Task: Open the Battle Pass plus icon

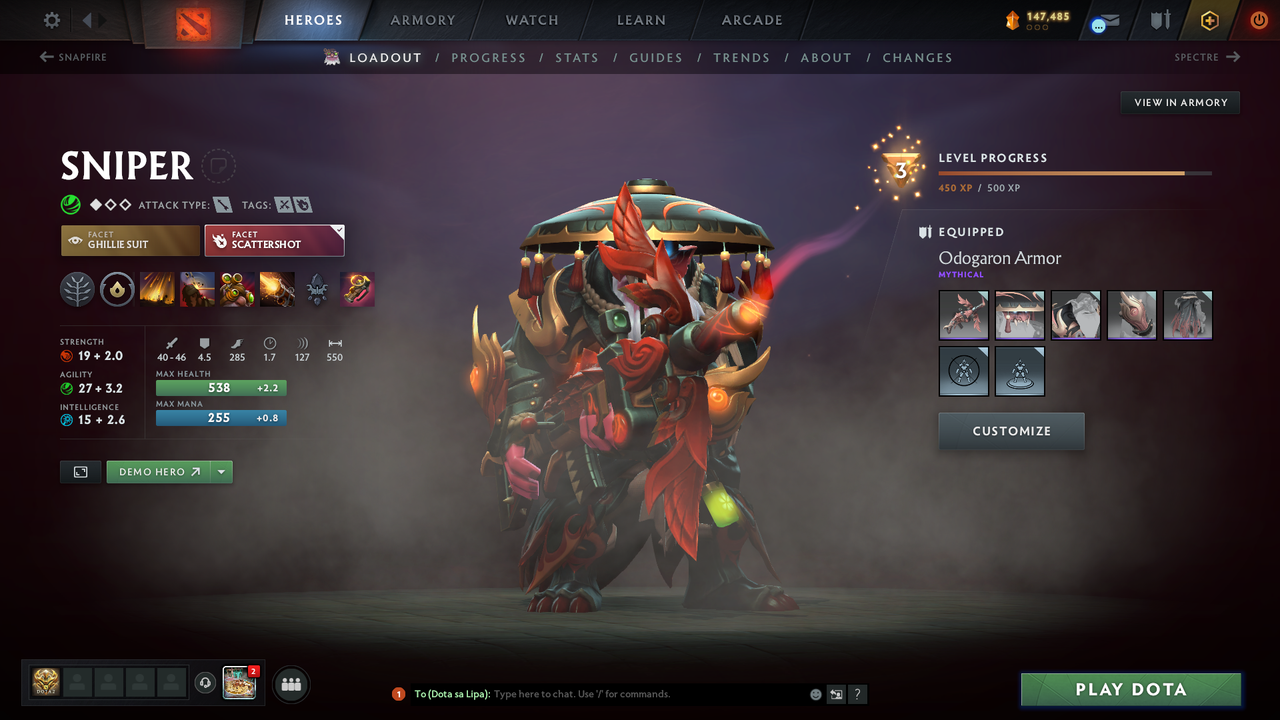Action: 1209,20
